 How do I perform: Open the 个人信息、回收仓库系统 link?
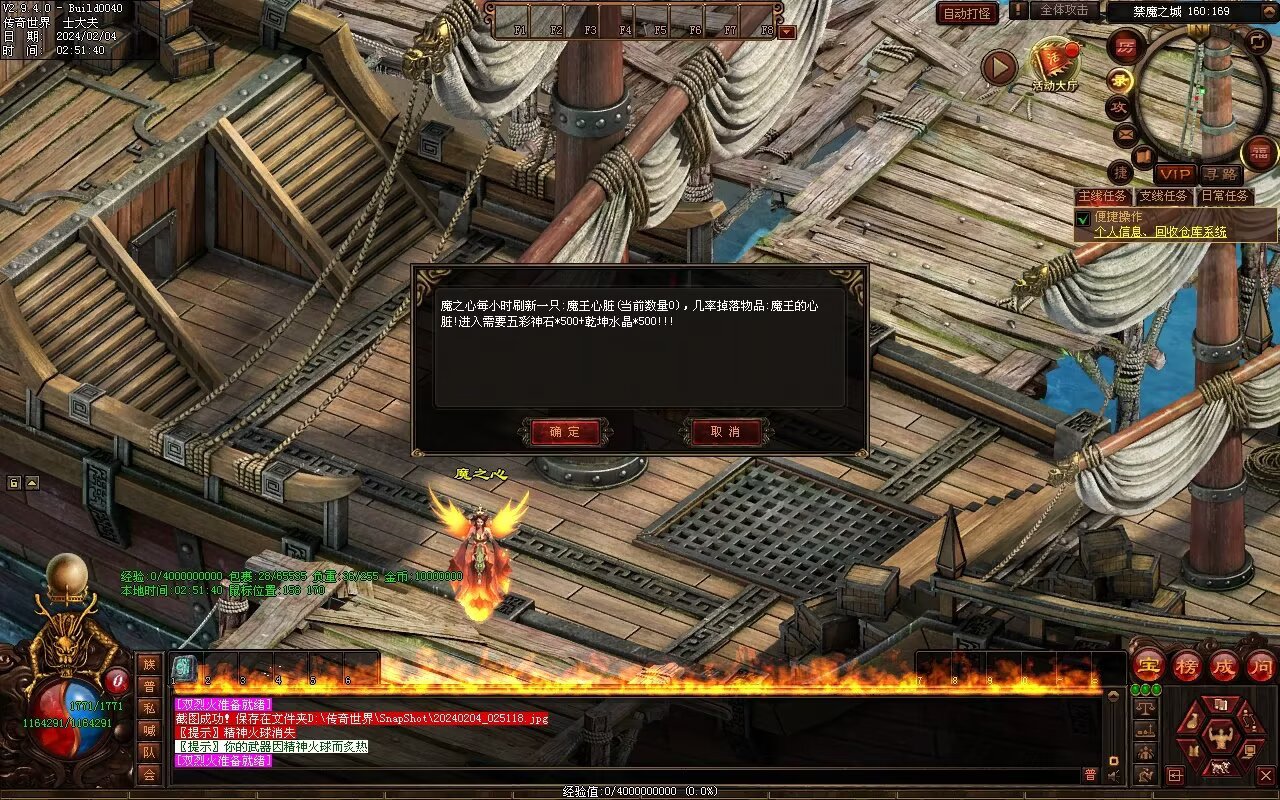[1160, 232]
